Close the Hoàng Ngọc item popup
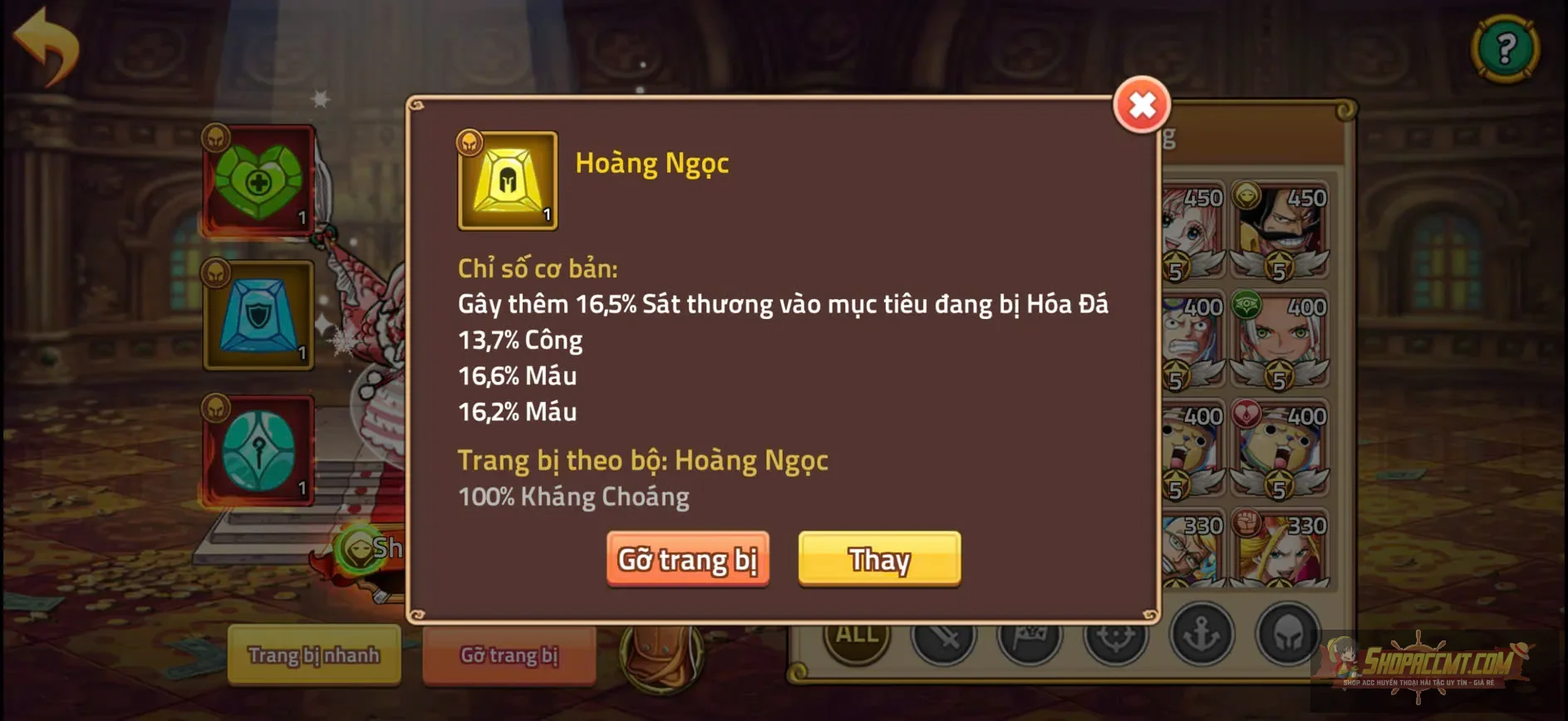Image resolution: width=1568 pixels, height=721 pixels. point(1142,105)
